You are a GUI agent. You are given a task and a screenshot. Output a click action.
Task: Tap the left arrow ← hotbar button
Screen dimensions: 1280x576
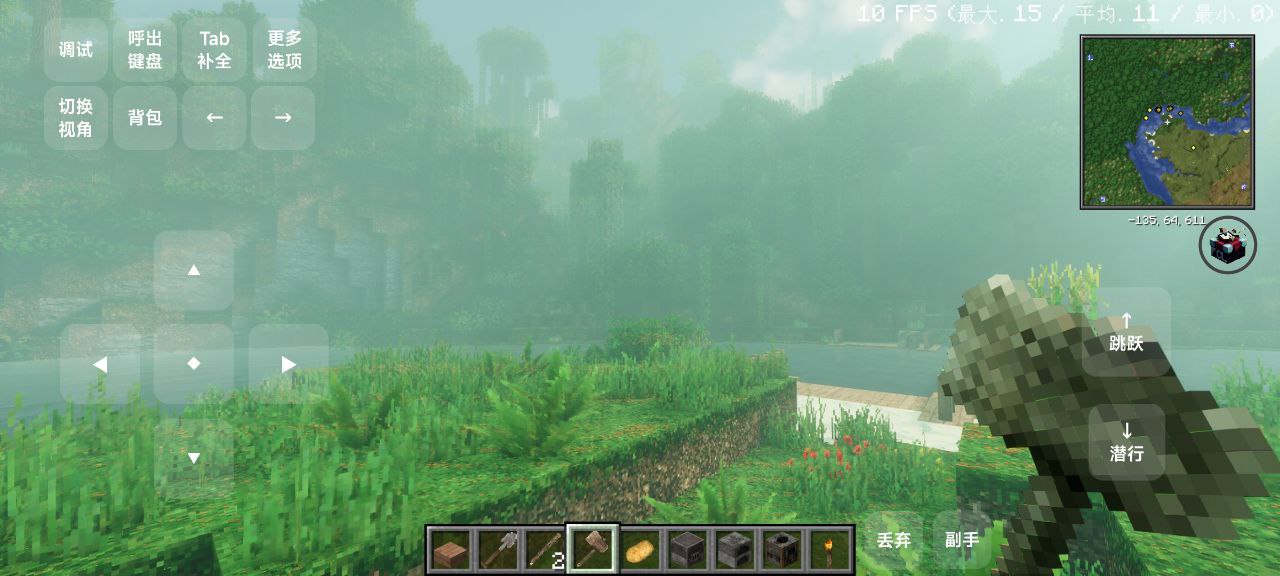pos(214,118)
